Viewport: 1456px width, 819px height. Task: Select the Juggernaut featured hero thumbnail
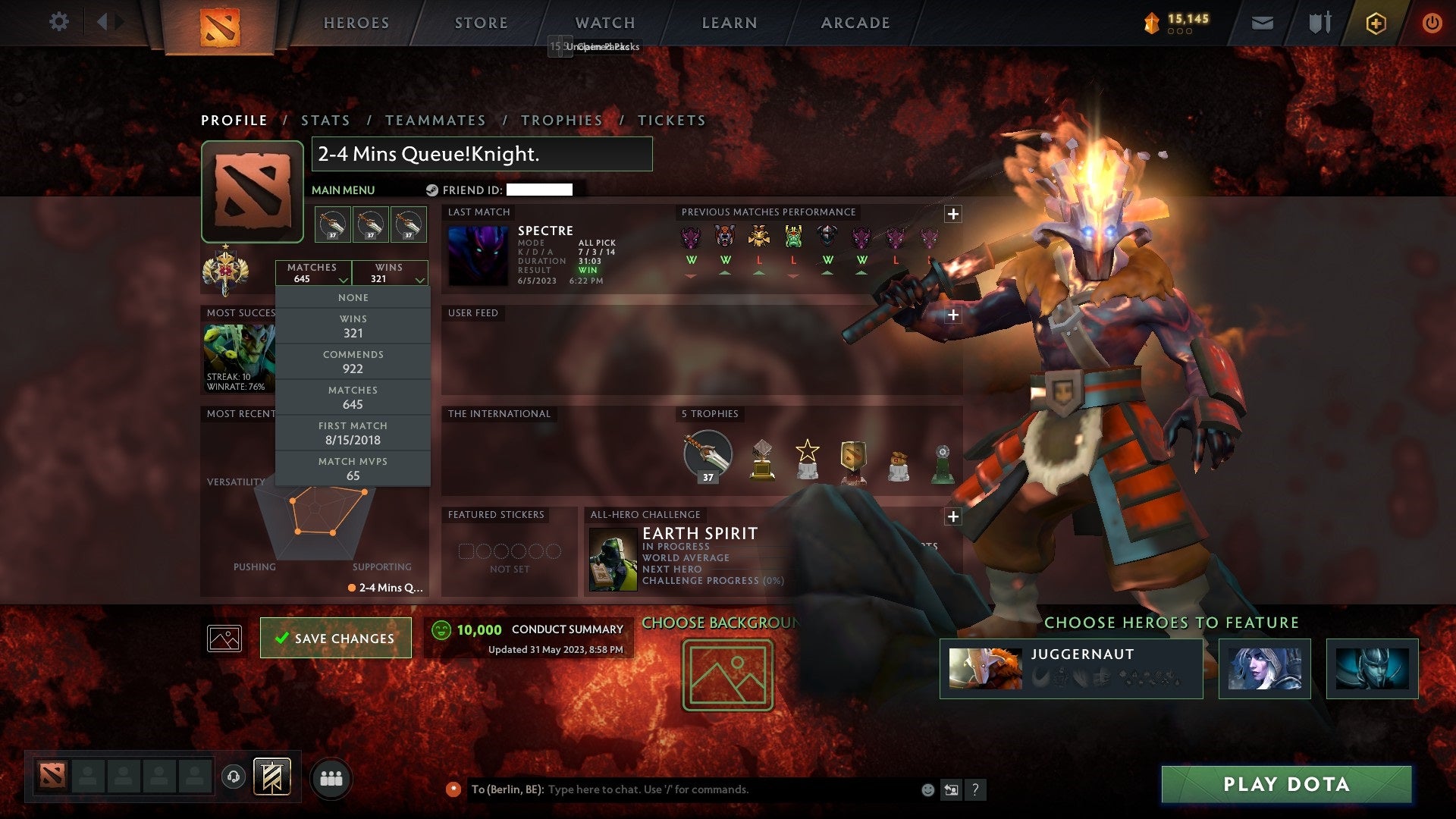point(986,670)
